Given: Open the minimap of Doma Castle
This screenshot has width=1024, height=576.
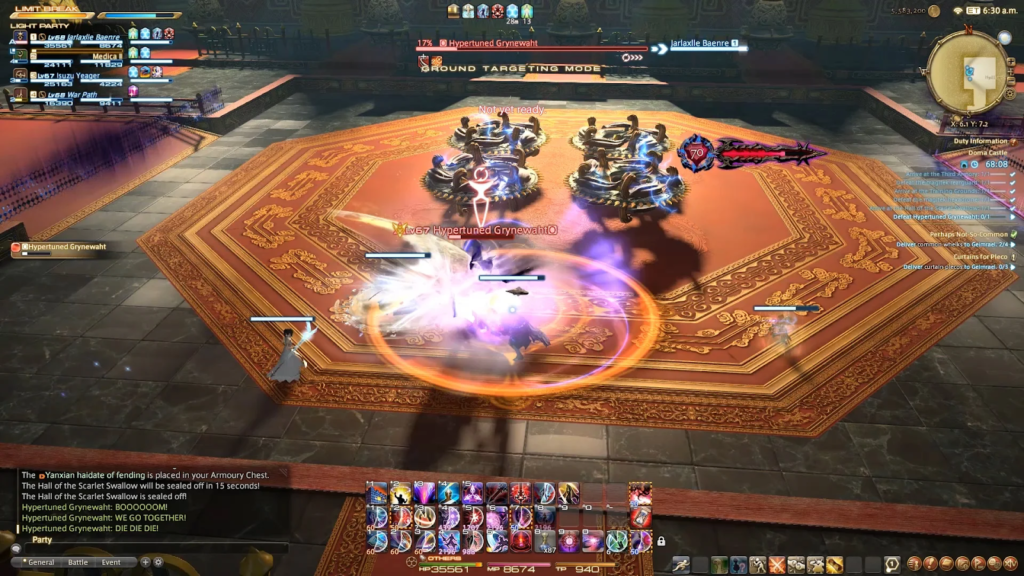Looking at the screenshot, I should pyautogui.click(x=966, y=73).
